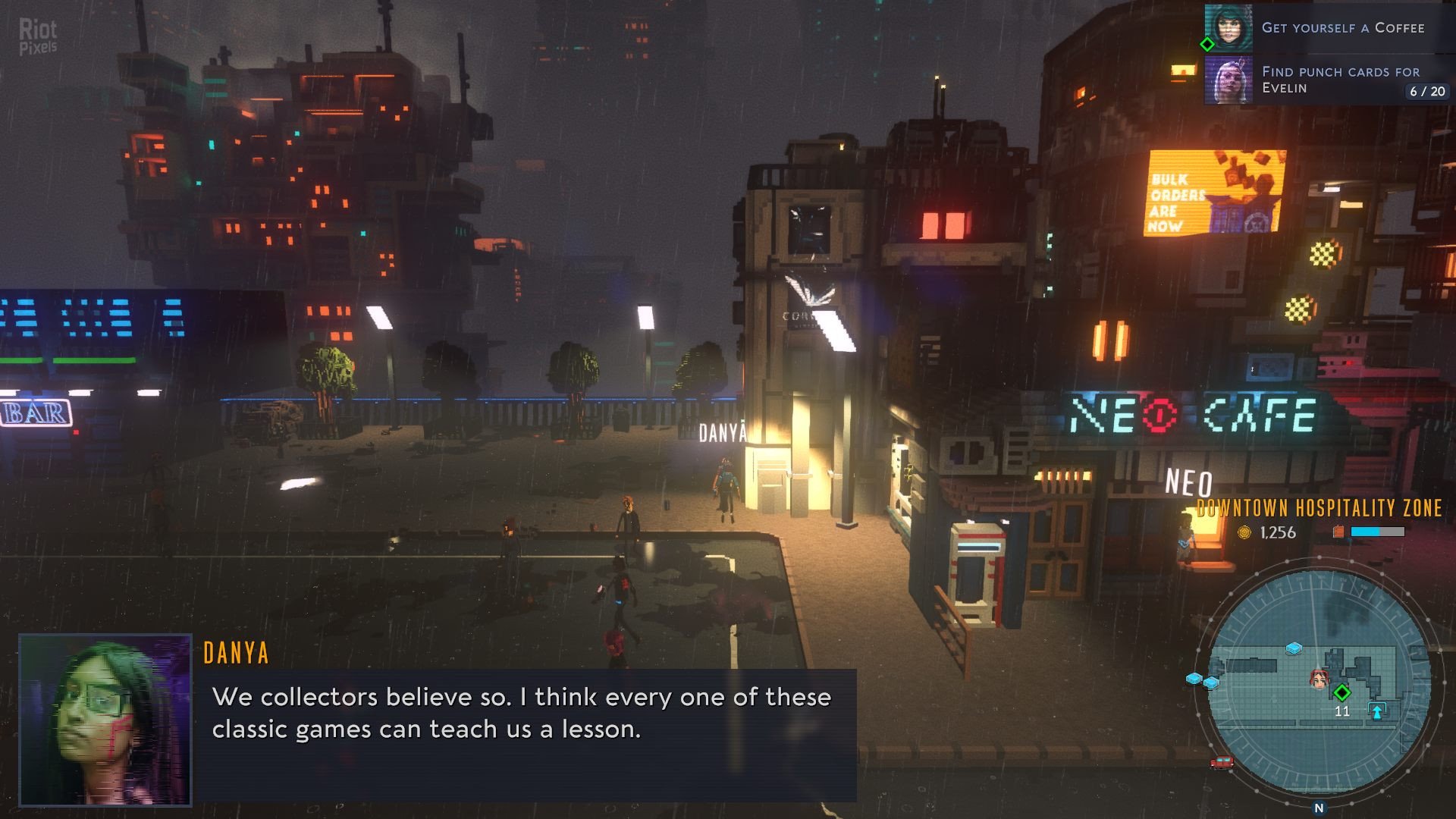Click the Evelin quest giver portrait

tap(1228, 80)
